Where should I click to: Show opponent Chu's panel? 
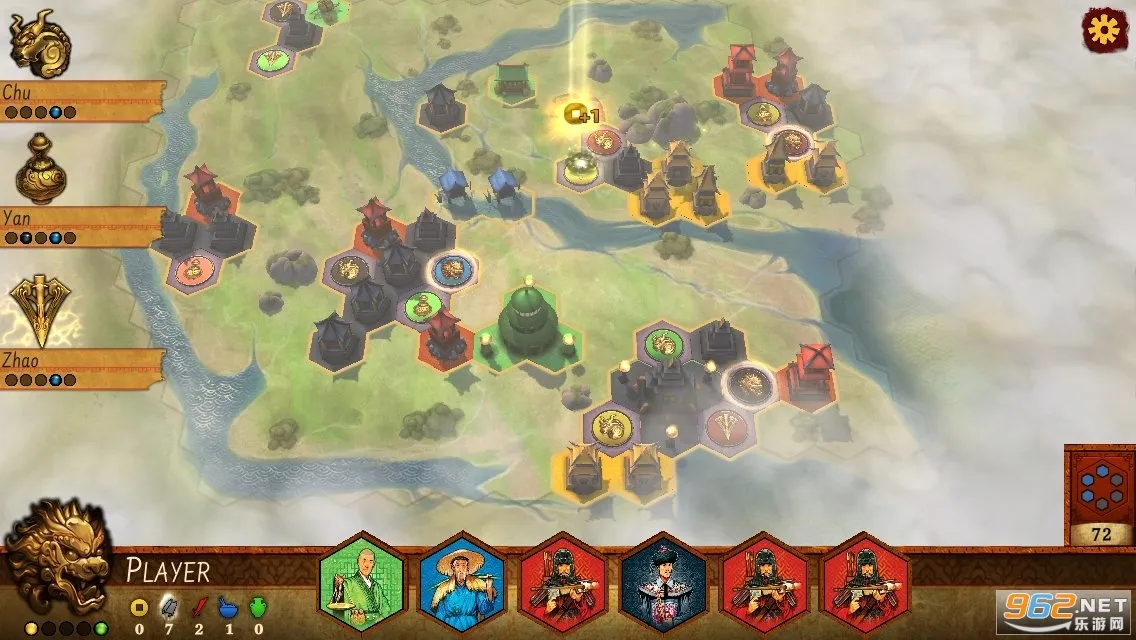[80, 100]
